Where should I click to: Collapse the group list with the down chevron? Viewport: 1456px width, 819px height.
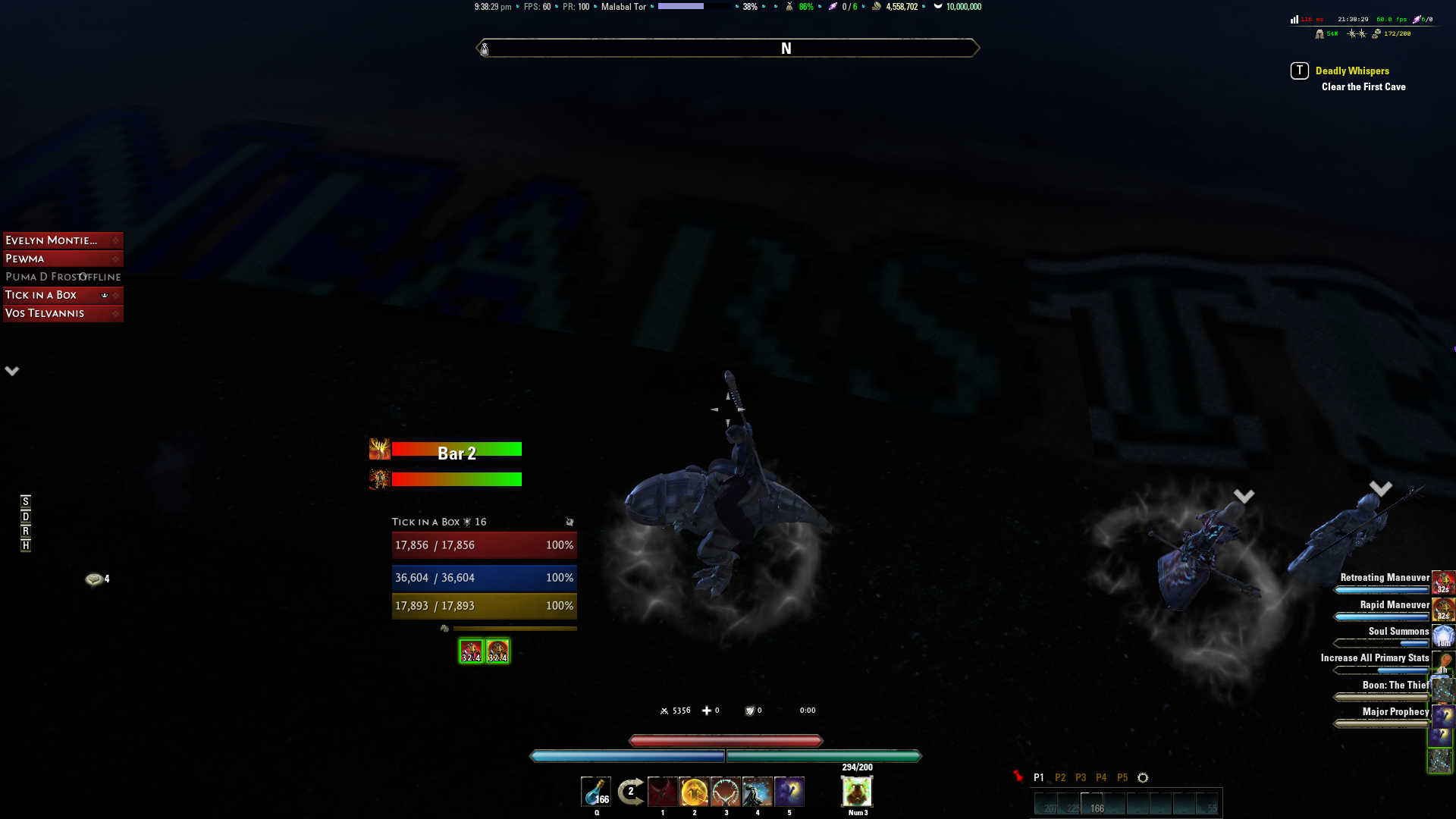[11, 371]
